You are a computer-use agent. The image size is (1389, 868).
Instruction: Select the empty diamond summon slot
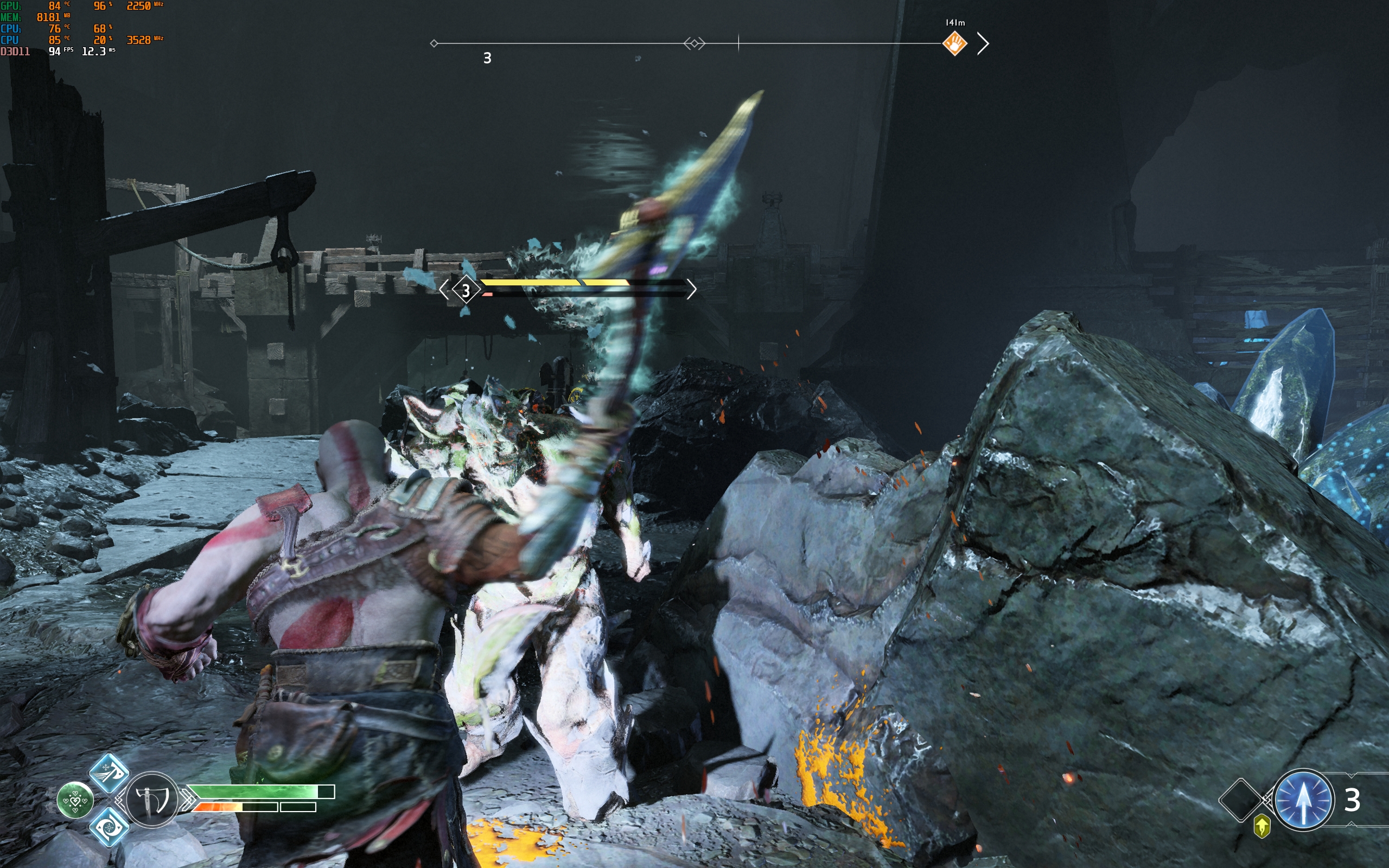click(x=1240, y=800)
